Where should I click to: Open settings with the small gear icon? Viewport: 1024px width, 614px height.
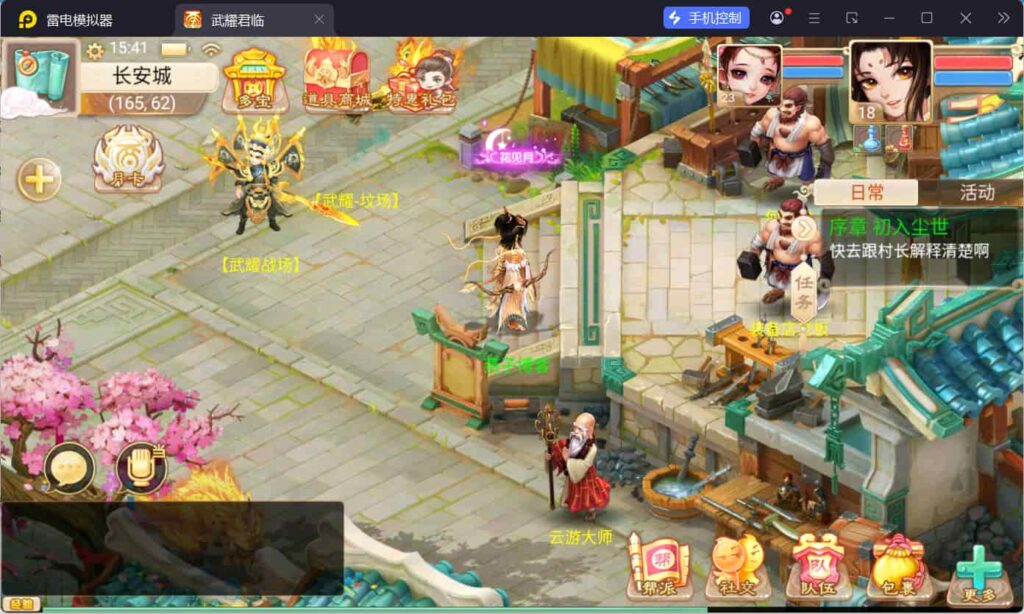(x=95, y=50)
